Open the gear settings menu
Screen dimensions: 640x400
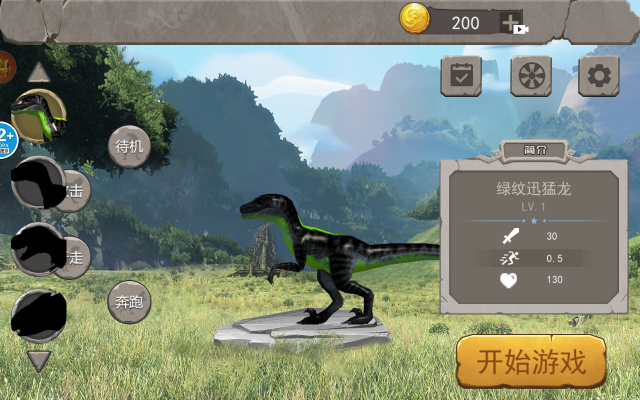599,76
